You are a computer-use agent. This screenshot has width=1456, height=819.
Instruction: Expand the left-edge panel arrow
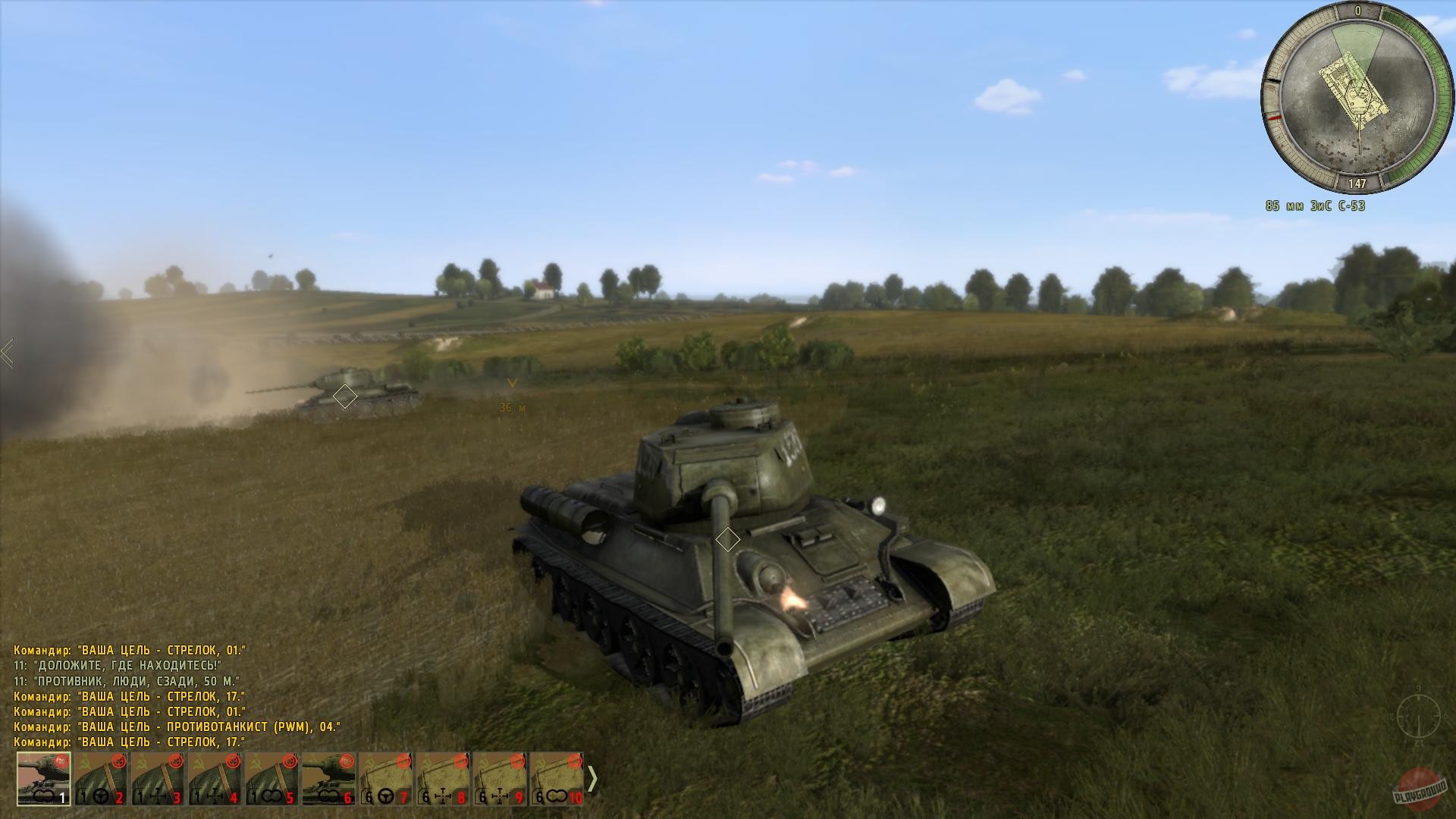coord(6,352)
